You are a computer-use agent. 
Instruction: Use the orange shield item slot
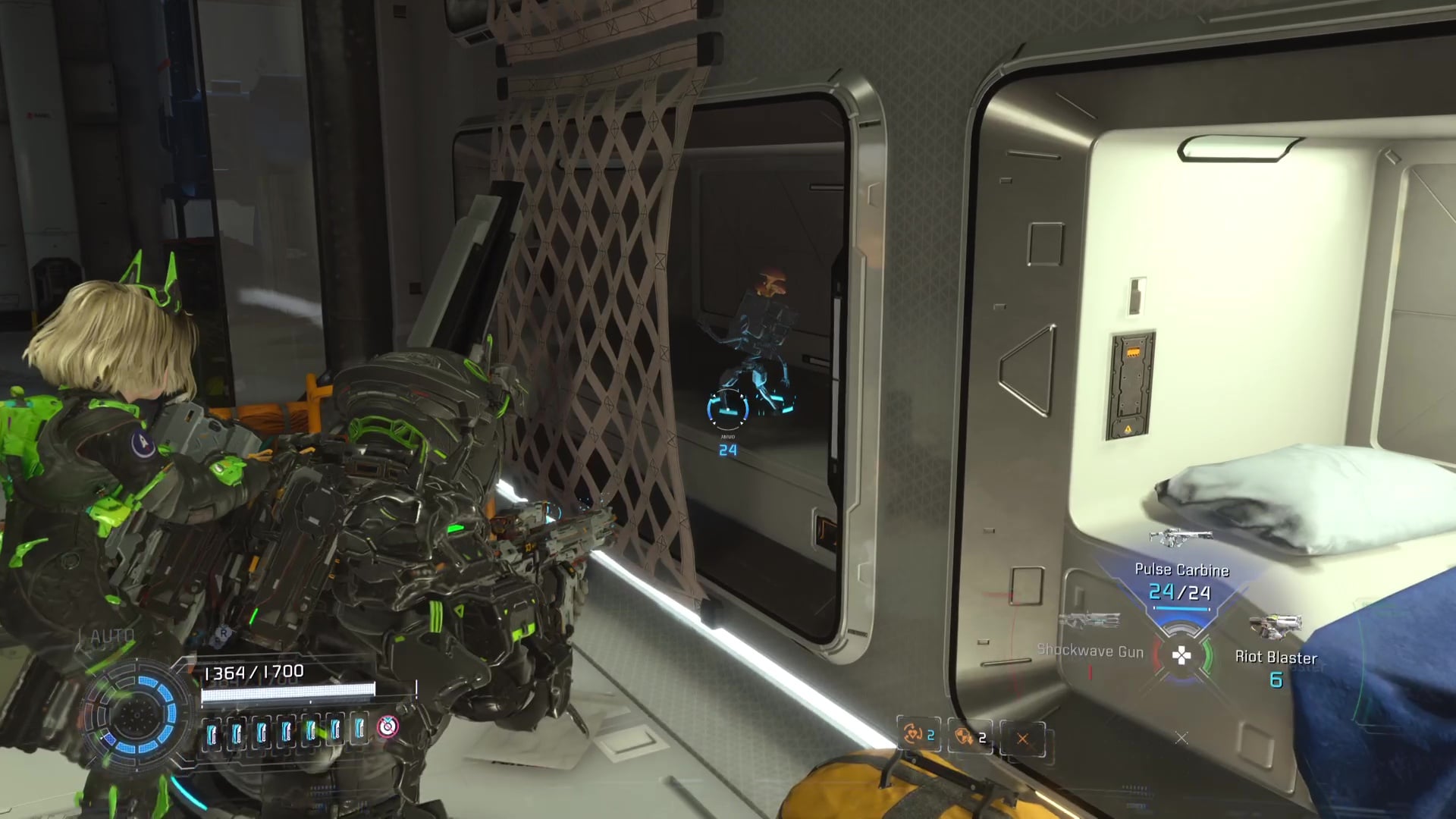970,737
